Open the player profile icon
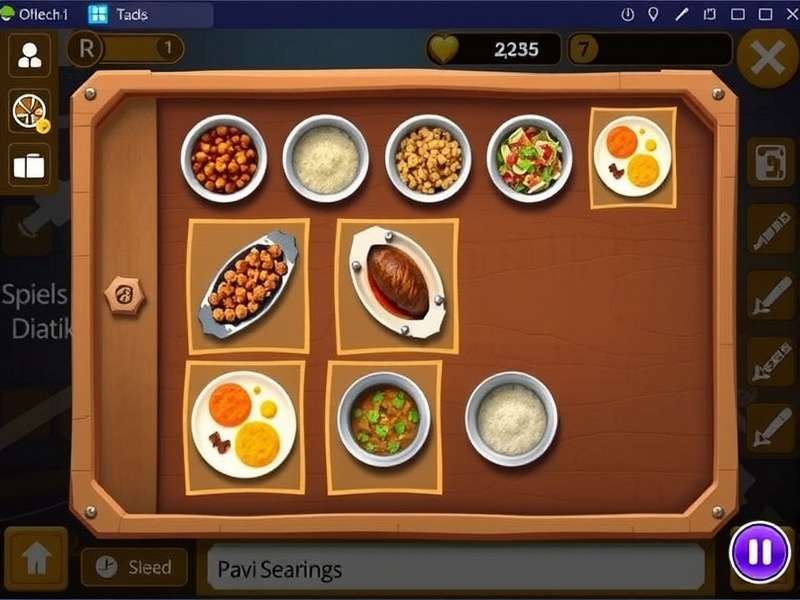 click(x=30, y=55)
